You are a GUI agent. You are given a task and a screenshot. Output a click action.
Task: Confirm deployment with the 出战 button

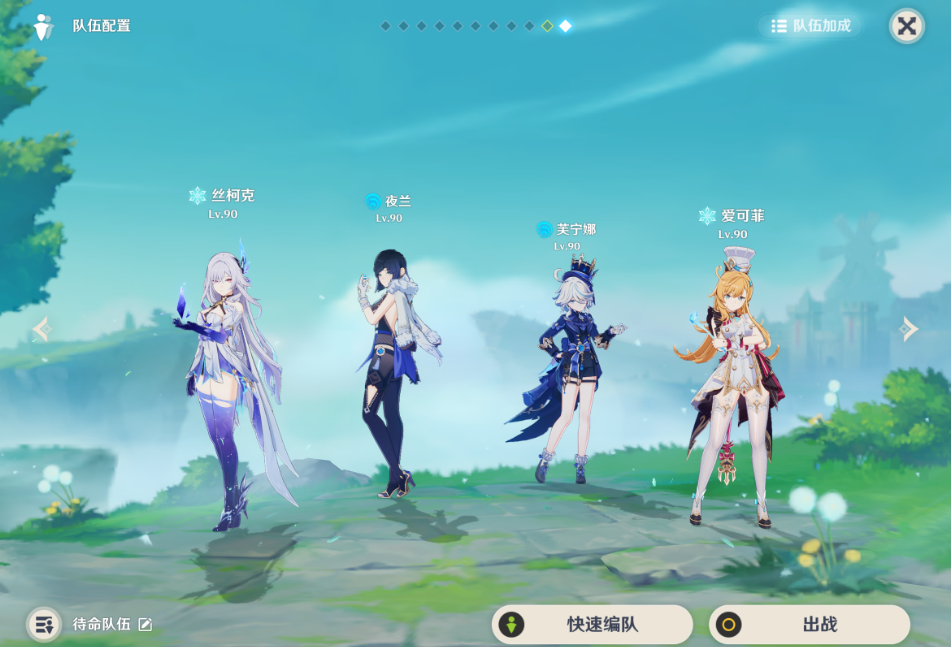pos(809,624)
